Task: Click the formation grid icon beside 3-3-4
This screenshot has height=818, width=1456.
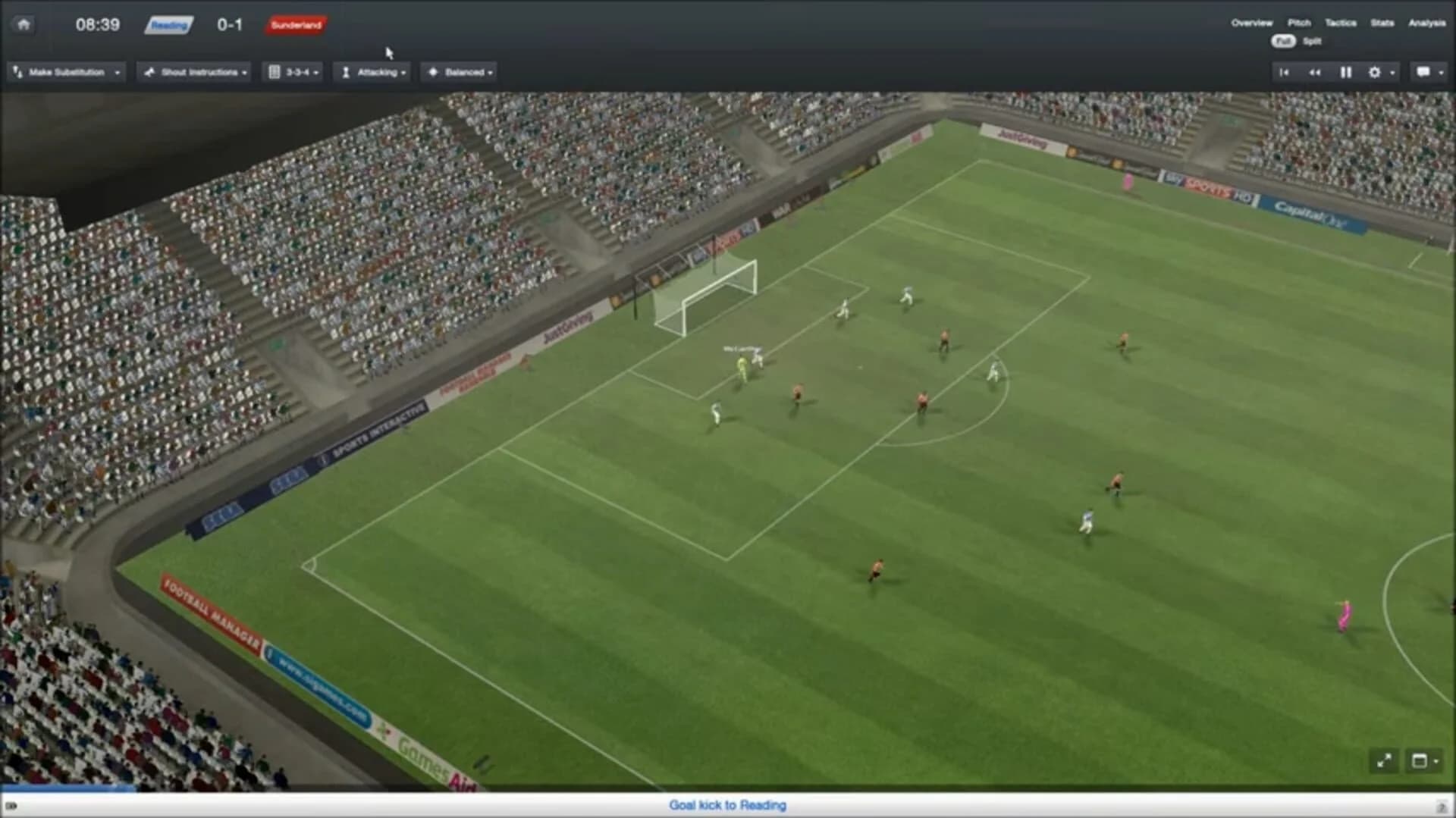Action: point(275,72)
